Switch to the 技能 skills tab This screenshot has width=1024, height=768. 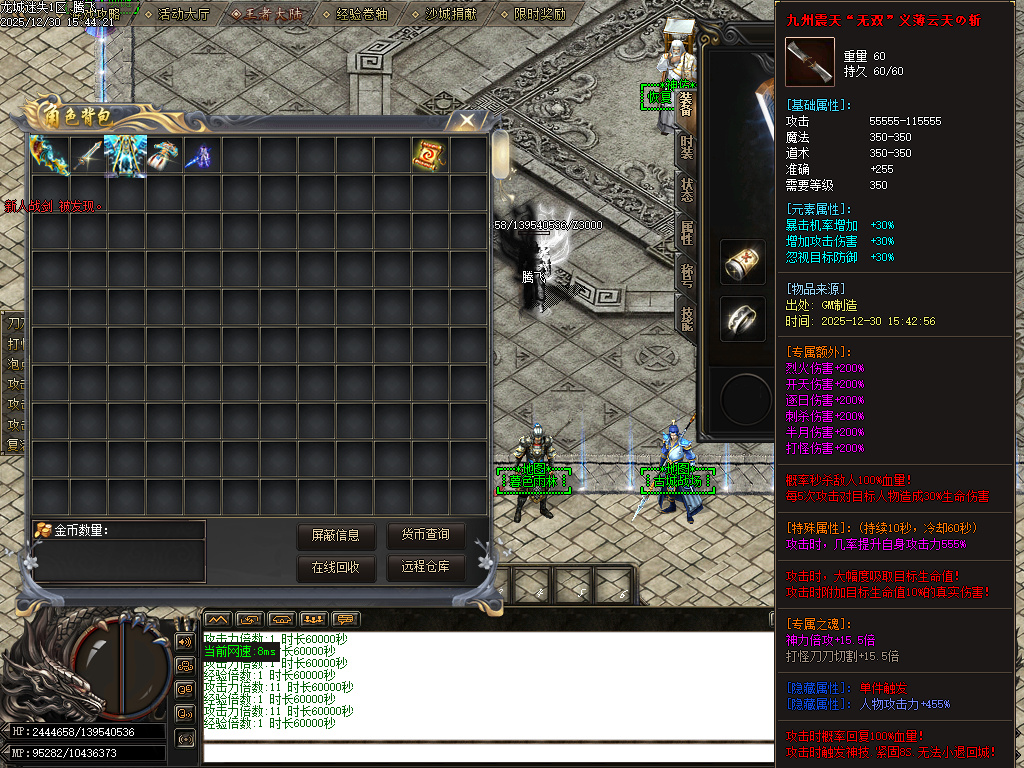686,318
